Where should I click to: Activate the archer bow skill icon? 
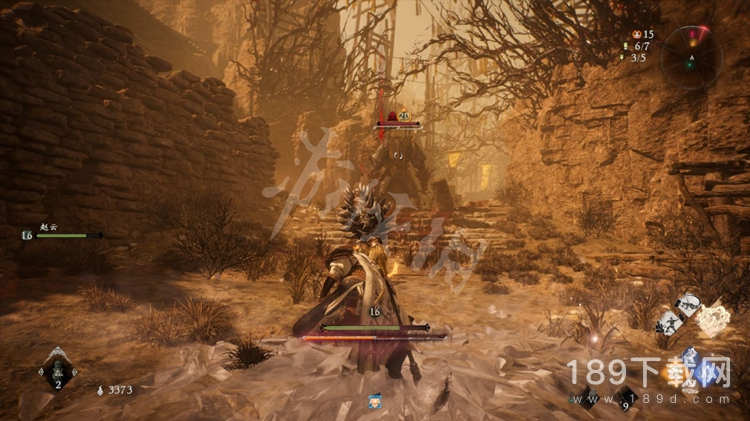(689, 303)
